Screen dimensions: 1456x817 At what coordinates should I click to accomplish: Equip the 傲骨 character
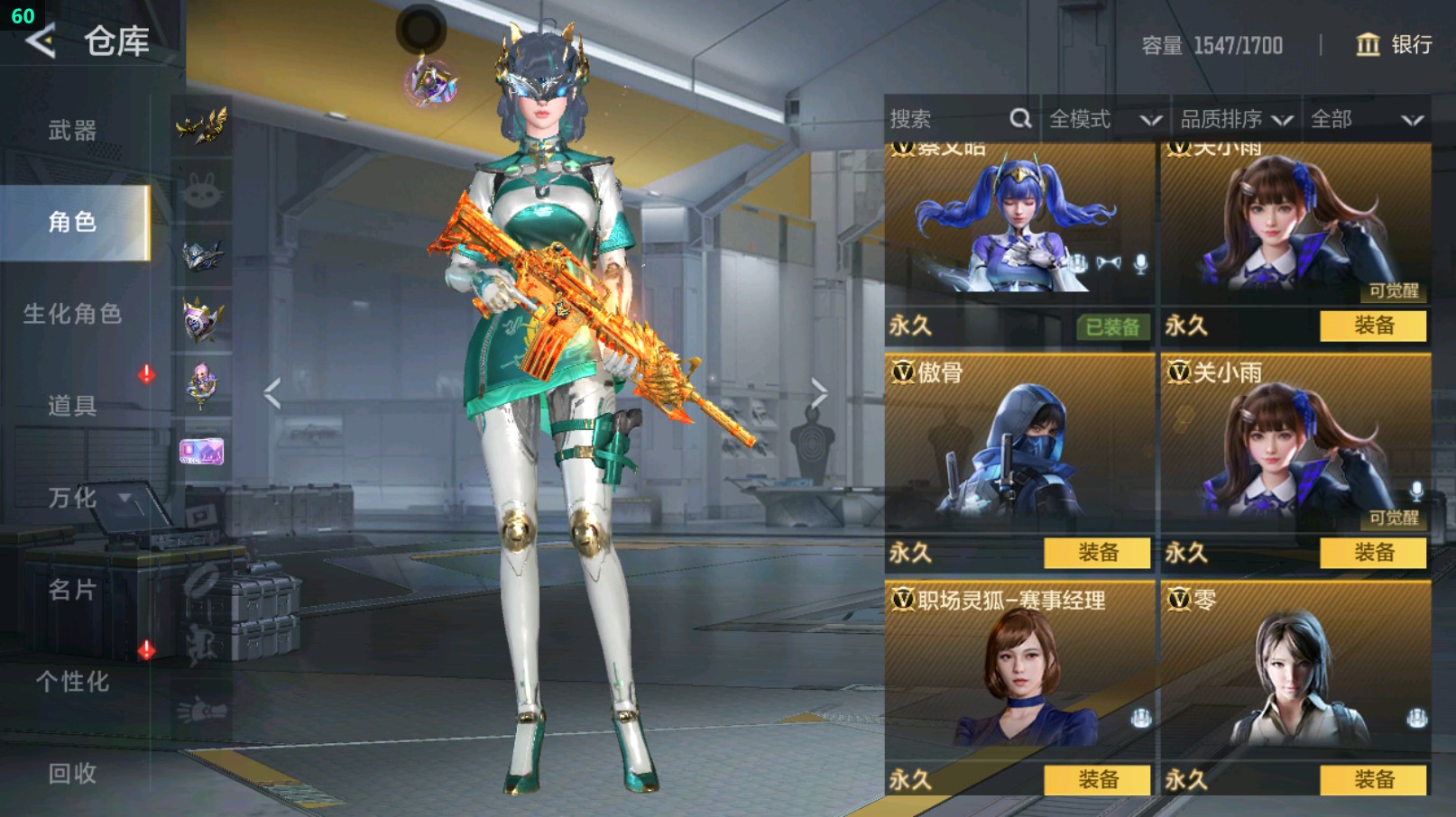coord(1097,553)
